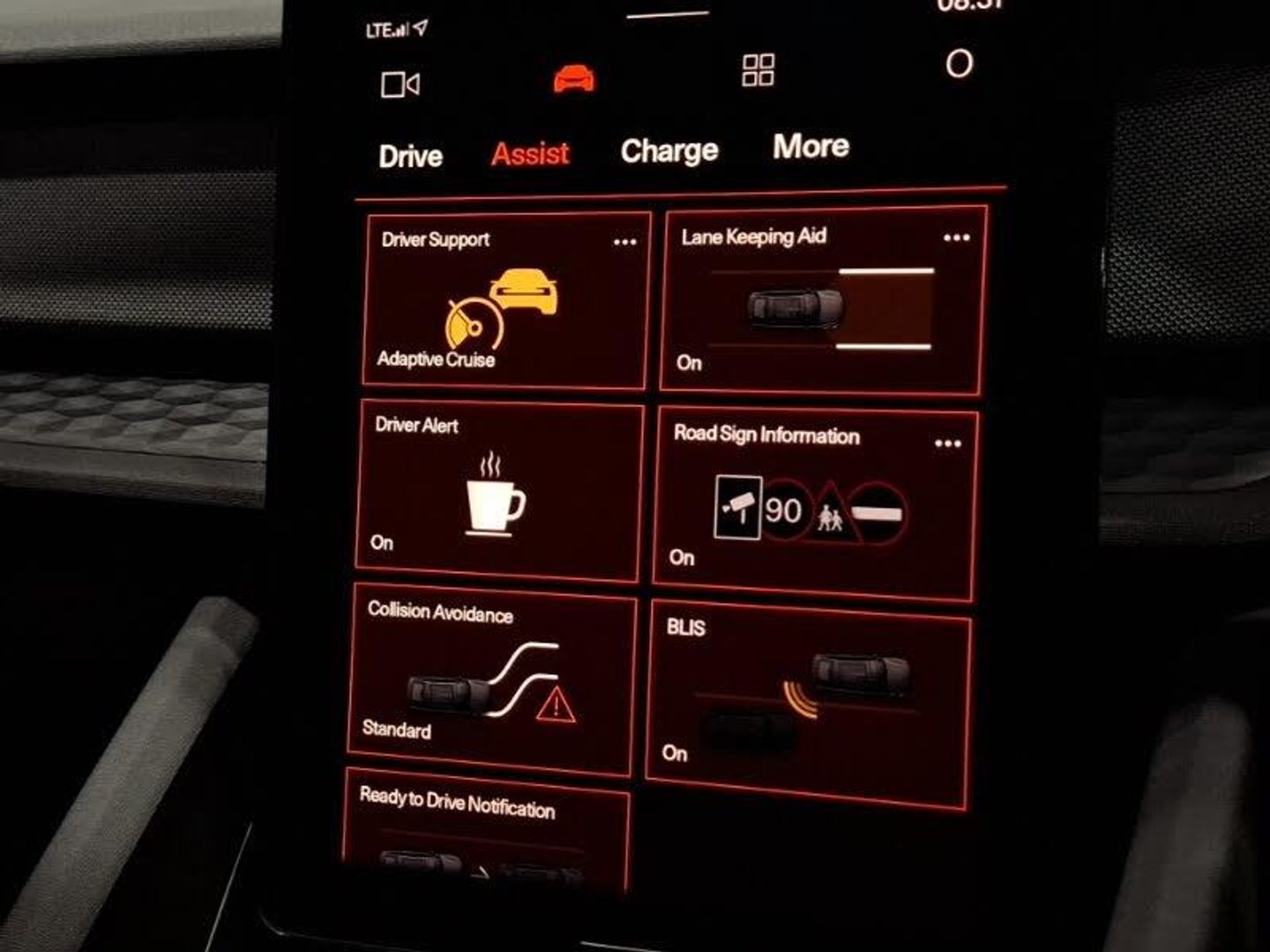Open the Charge tab

(x=669, y=151)
